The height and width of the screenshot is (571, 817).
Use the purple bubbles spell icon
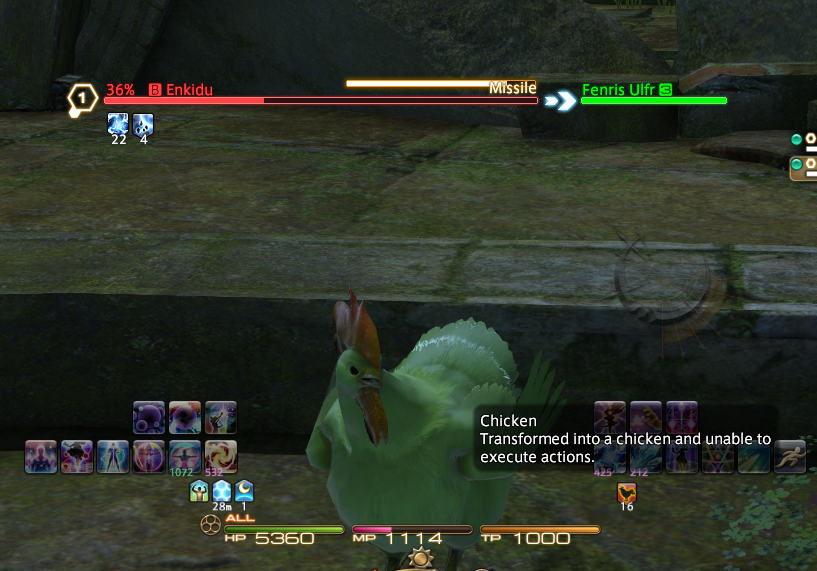pos(149,417)
